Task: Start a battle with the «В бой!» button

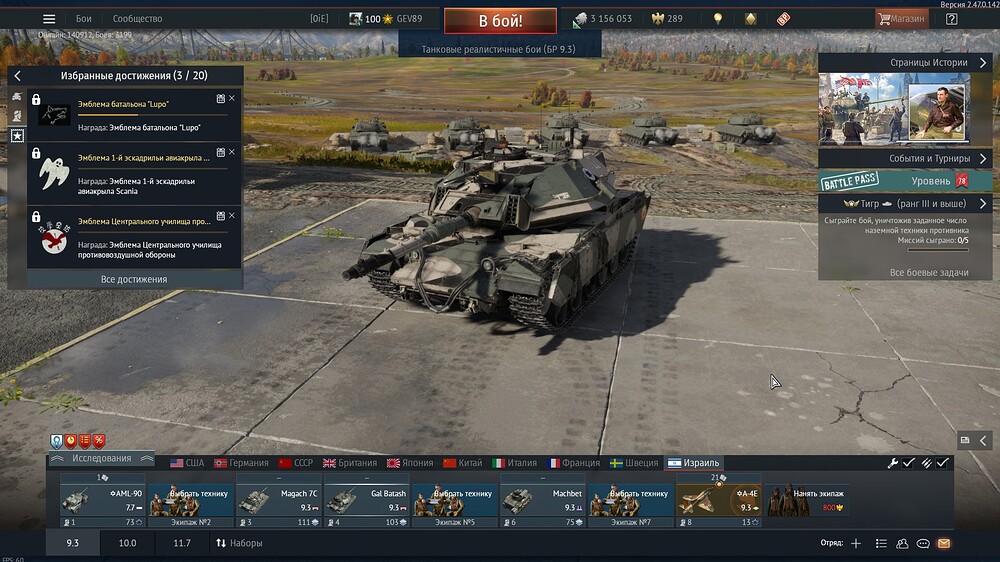Action: (x=500, y=20)
